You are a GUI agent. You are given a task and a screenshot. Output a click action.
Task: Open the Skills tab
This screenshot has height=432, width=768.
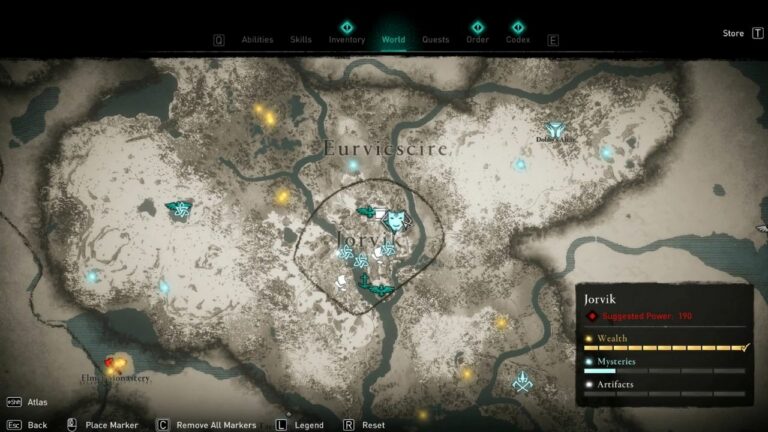[x=301, y=40]
